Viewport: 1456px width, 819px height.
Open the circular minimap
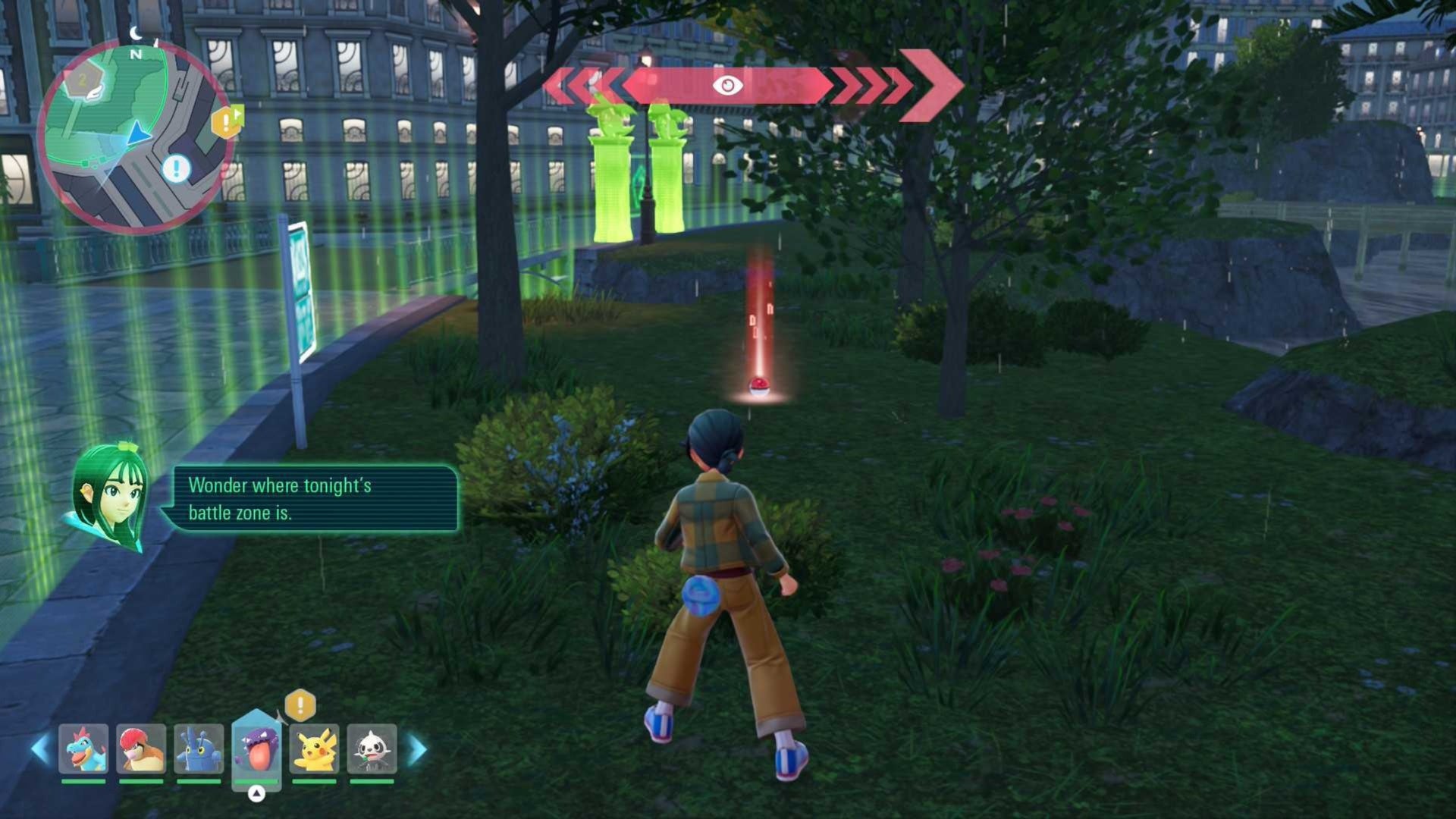click(x=135, y=136)
